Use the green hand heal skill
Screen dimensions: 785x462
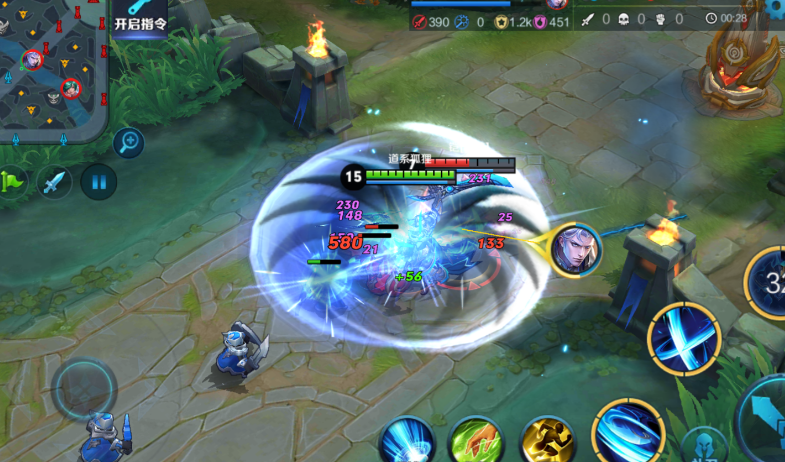(x=476, y=441)
